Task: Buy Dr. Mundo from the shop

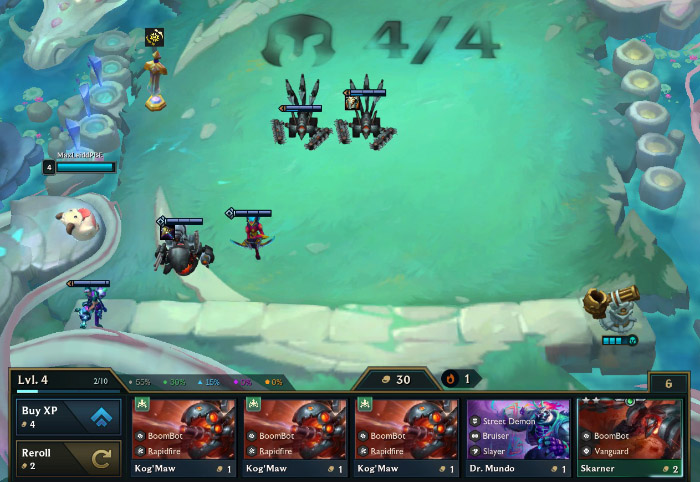Action: point(518,437)
